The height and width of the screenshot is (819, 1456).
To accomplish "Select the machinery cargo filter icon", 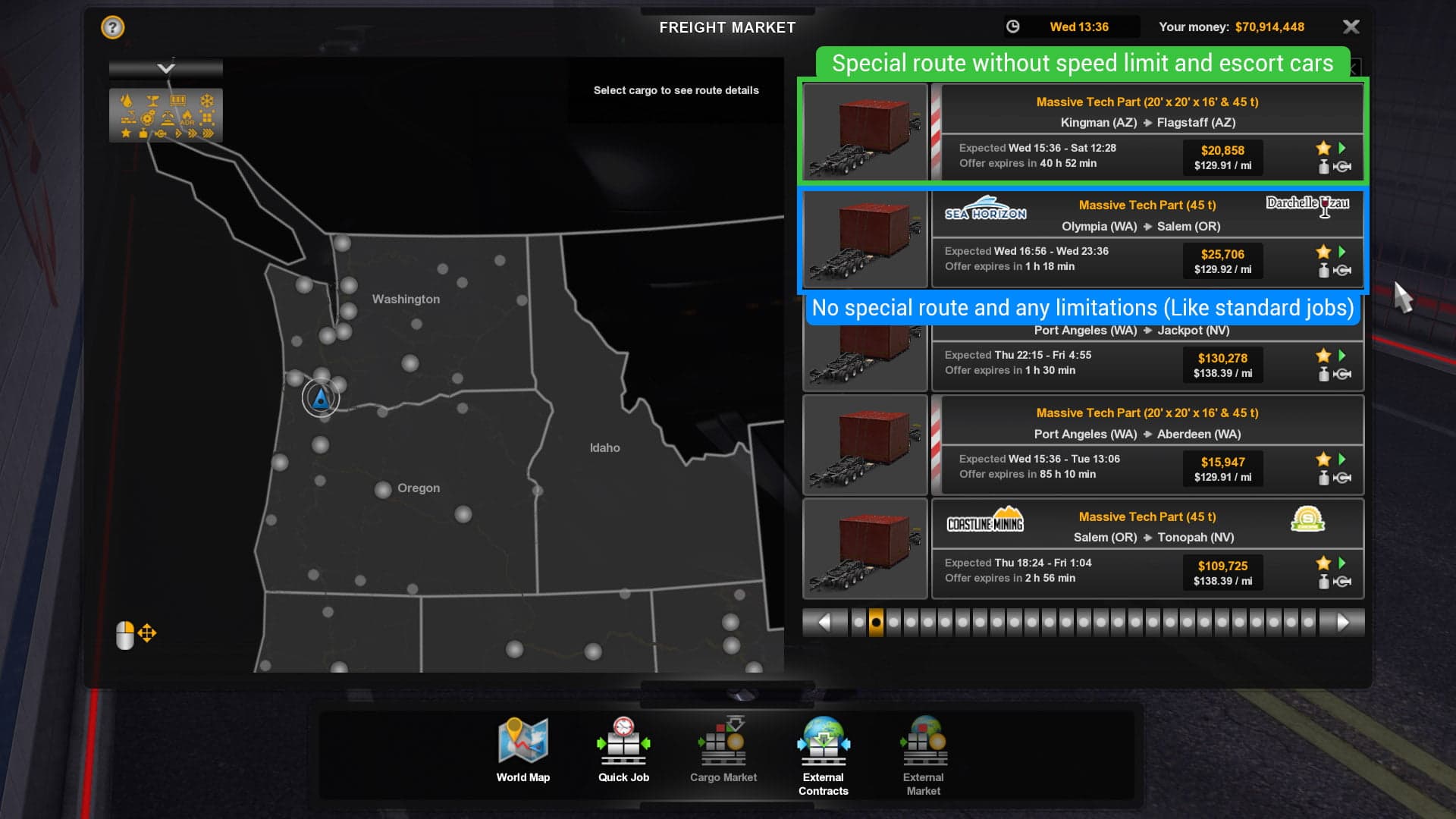I will pos(147,118).
